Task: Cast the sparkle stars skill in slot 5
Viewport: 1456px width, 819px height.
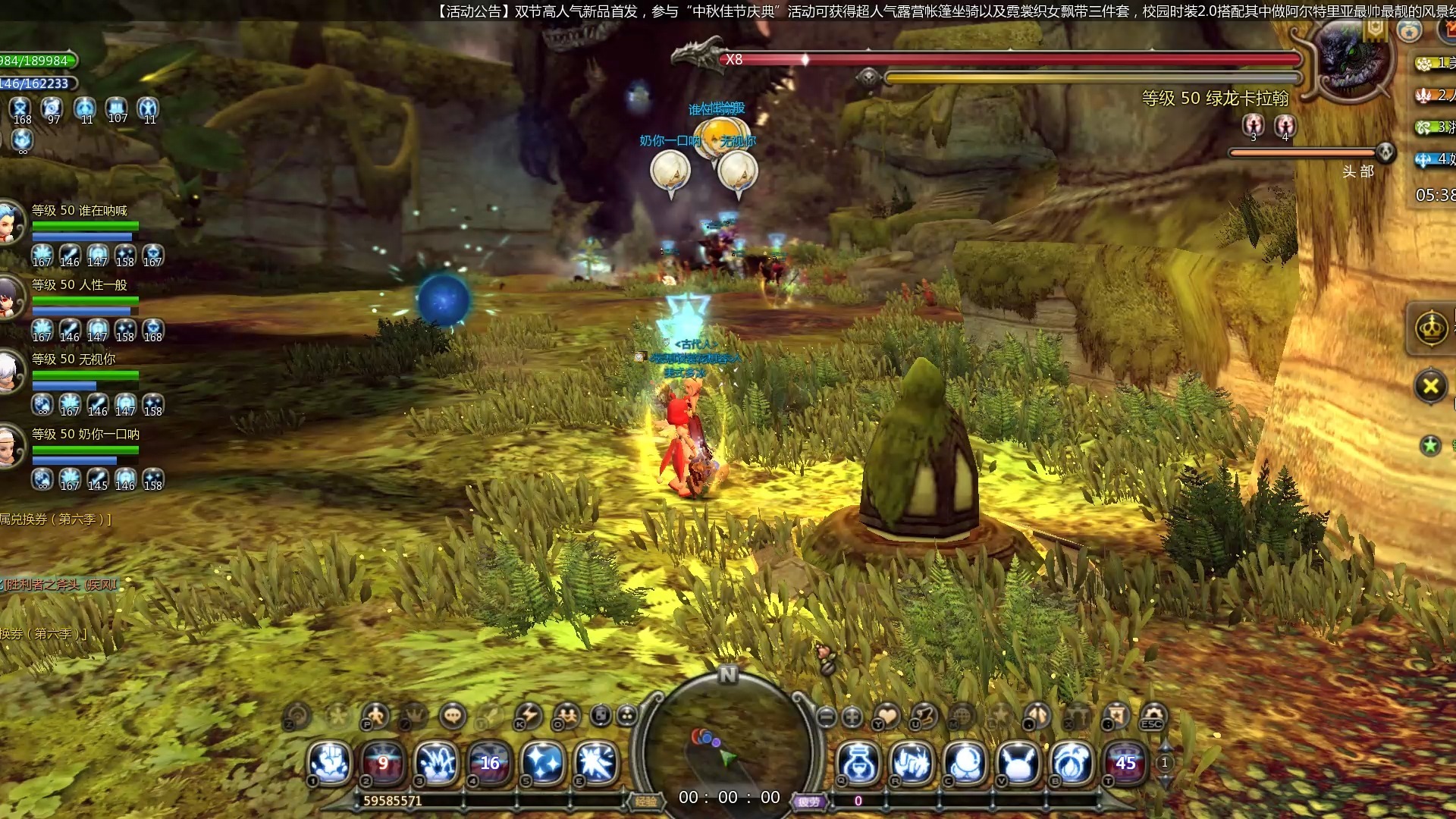Action: pyautogui.click(x=543, y=762)
